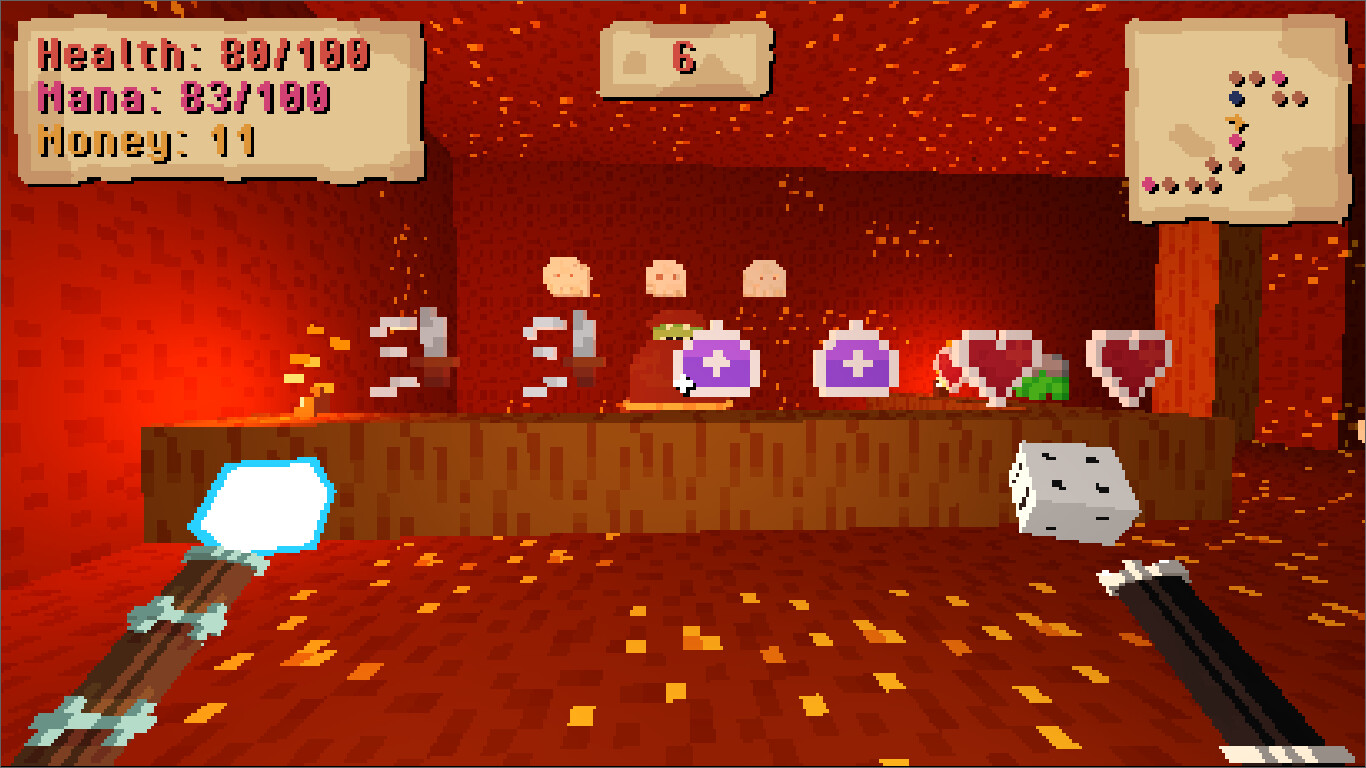Click the blue dot on the minimap
The height and width of the screenshot is (768, 1366).
tap(1235, 98)
